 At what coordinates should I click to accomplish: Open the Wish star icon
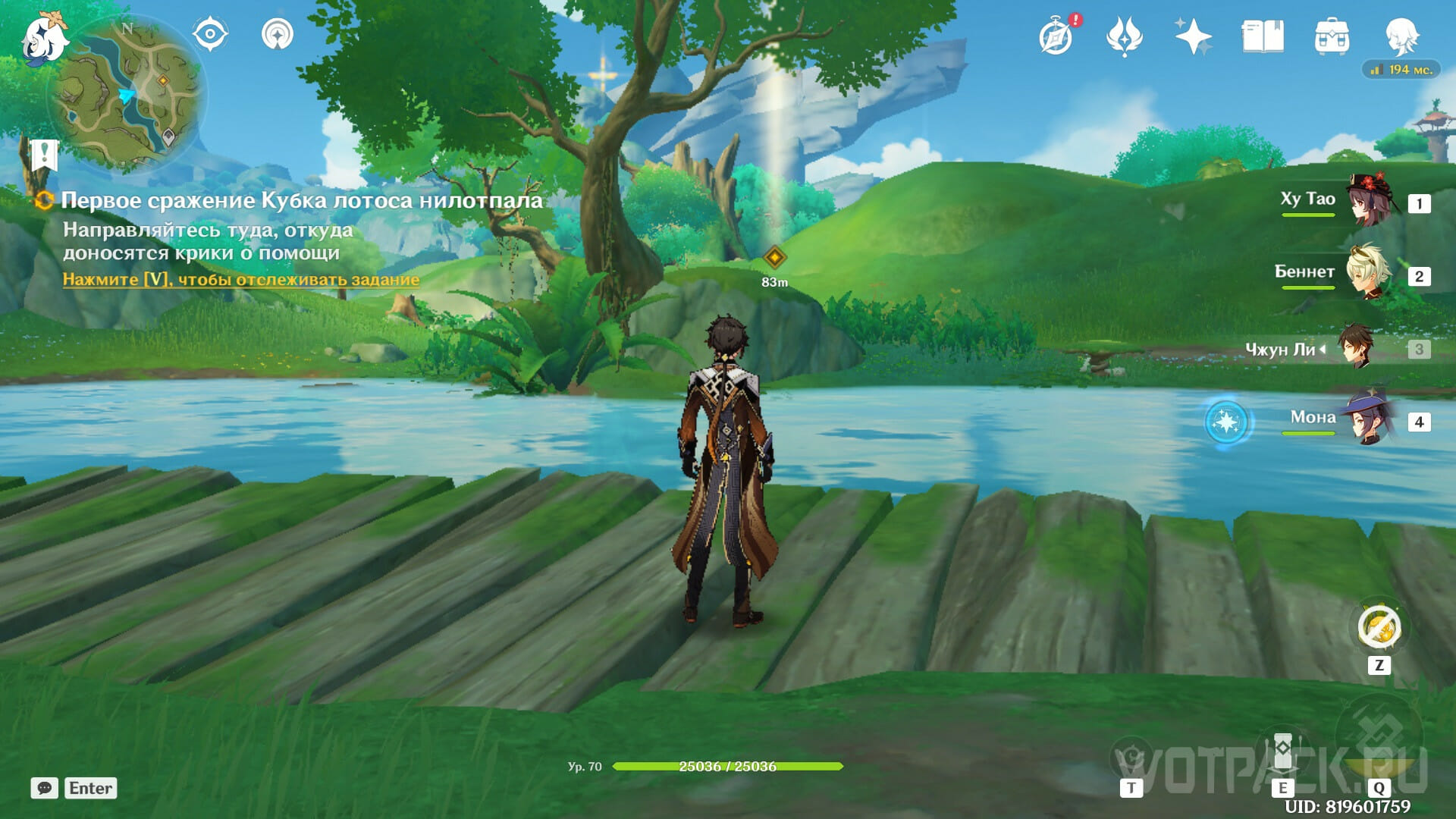tap(1192, 36)
